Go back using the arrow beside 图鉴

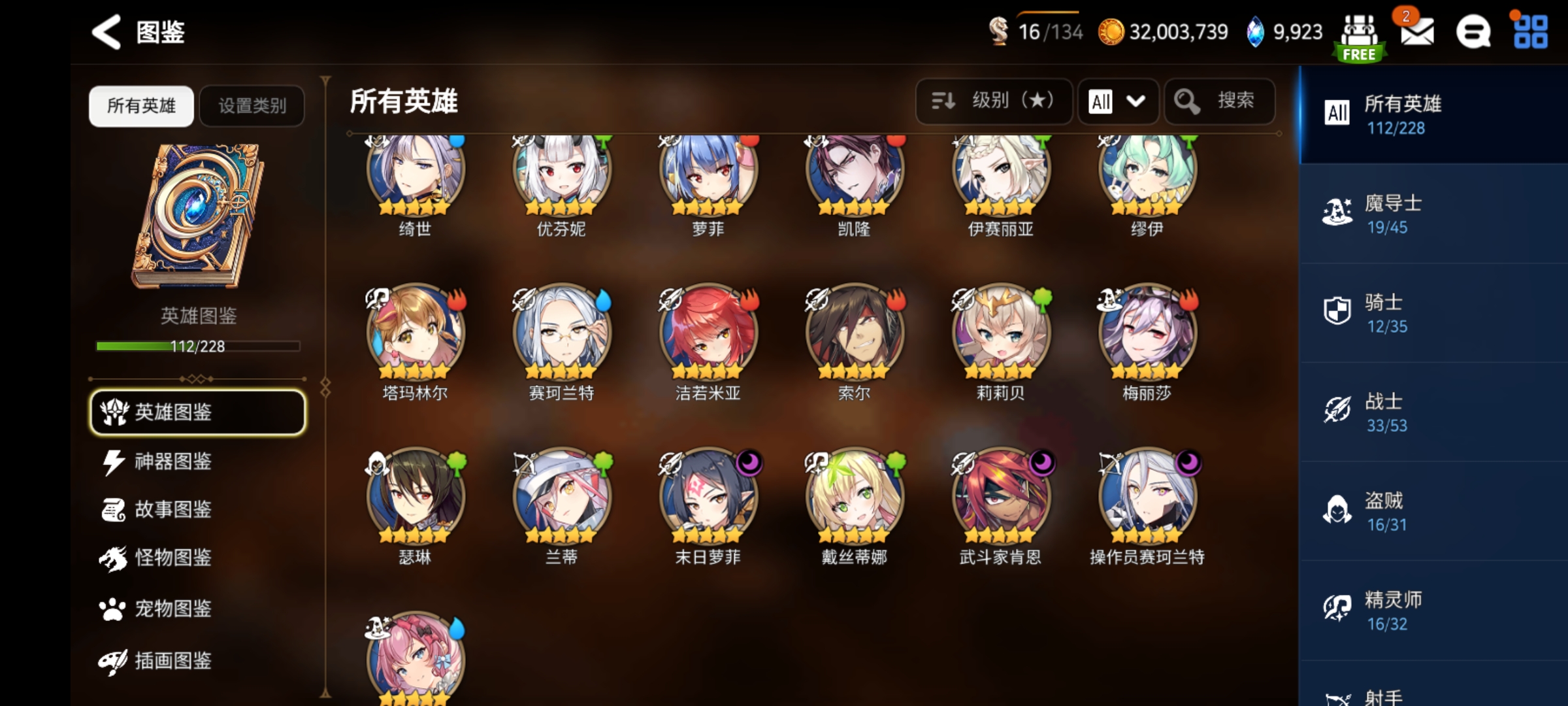(x=106, y=31)
